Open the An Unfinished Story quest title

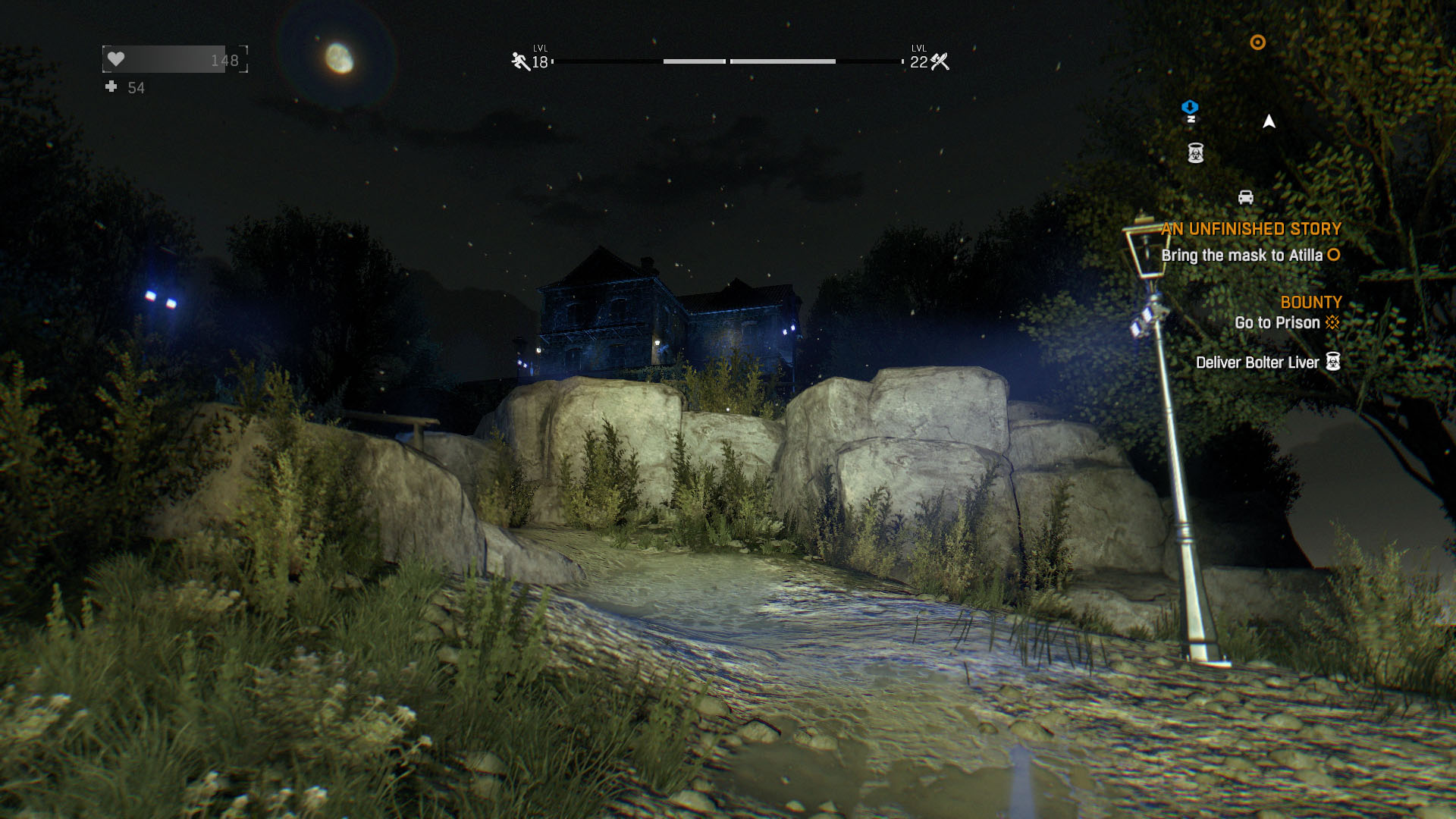[1250, 228]
